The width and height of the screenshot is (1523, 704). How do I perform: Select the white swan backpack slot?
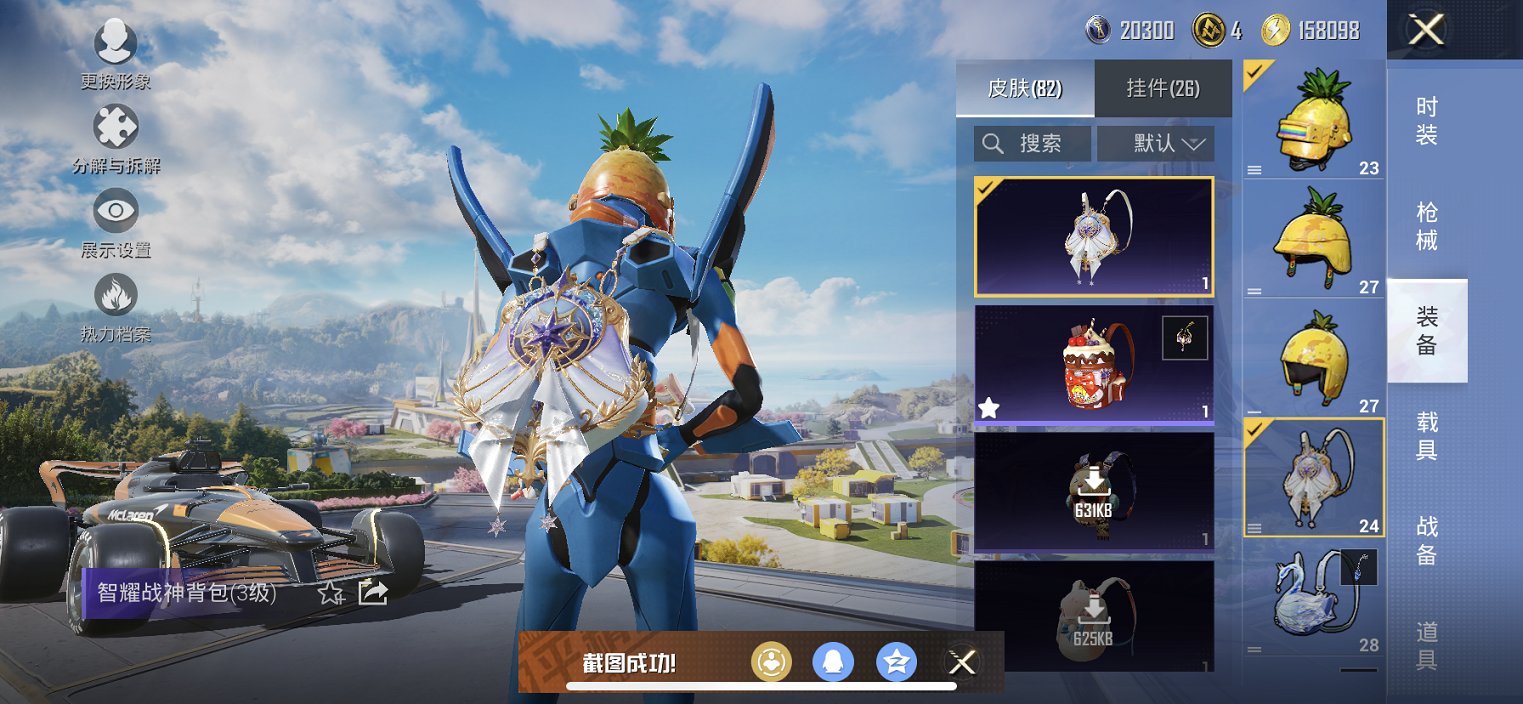[1313, 598]
